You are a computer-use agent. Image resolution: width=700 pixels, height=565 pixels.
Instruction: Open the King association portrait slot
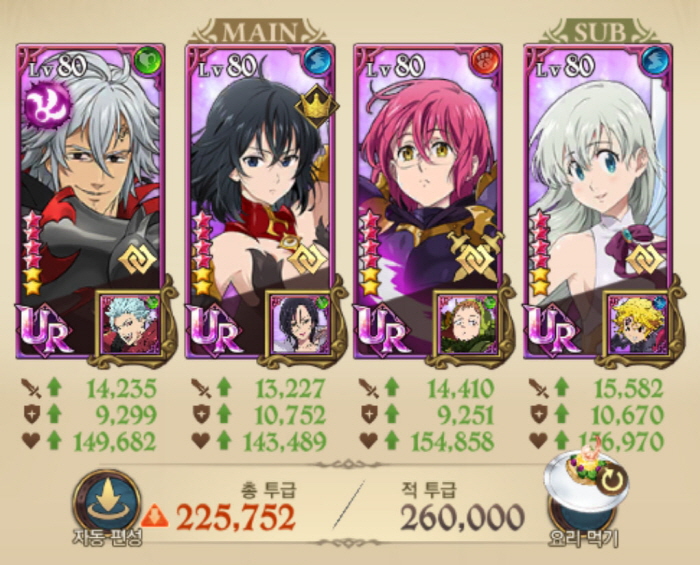pyautogui.click(x=466, y=322)
